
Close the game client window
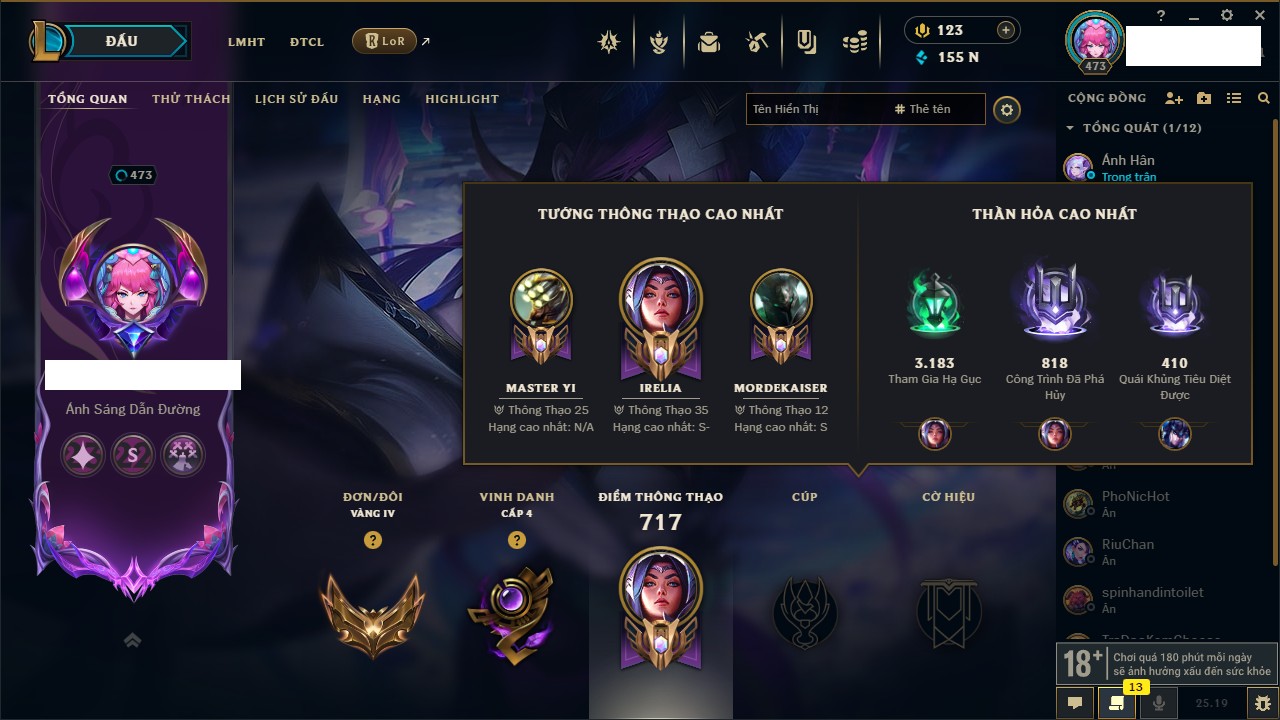pyautogui.click(x=1258, y=15)
